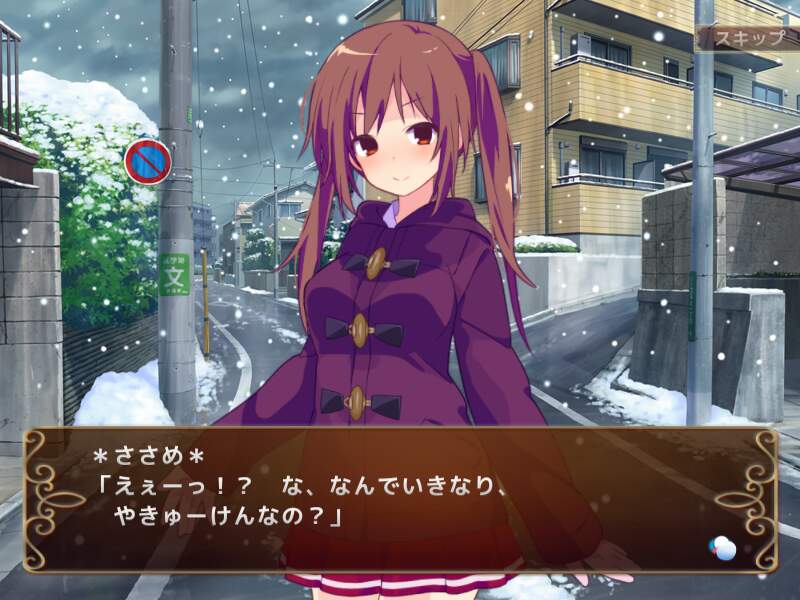Image resolution: width=800 pixels, height=600 pixels.
Task: Click the スキップ (Skip) button
Action: pyautogui.click(x=746, y=38)
